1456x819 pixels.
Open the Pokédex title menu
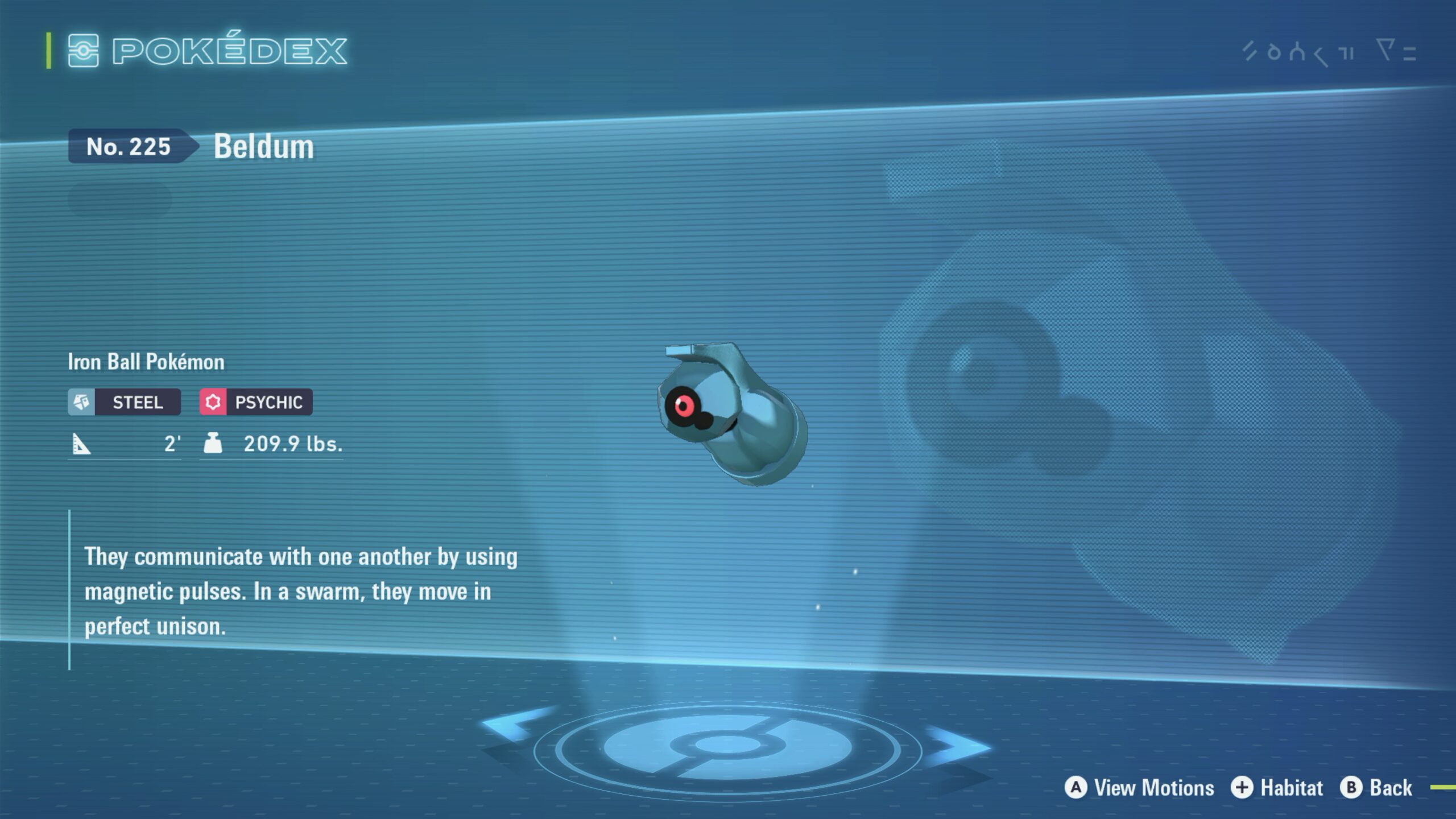tap(227, 51)
